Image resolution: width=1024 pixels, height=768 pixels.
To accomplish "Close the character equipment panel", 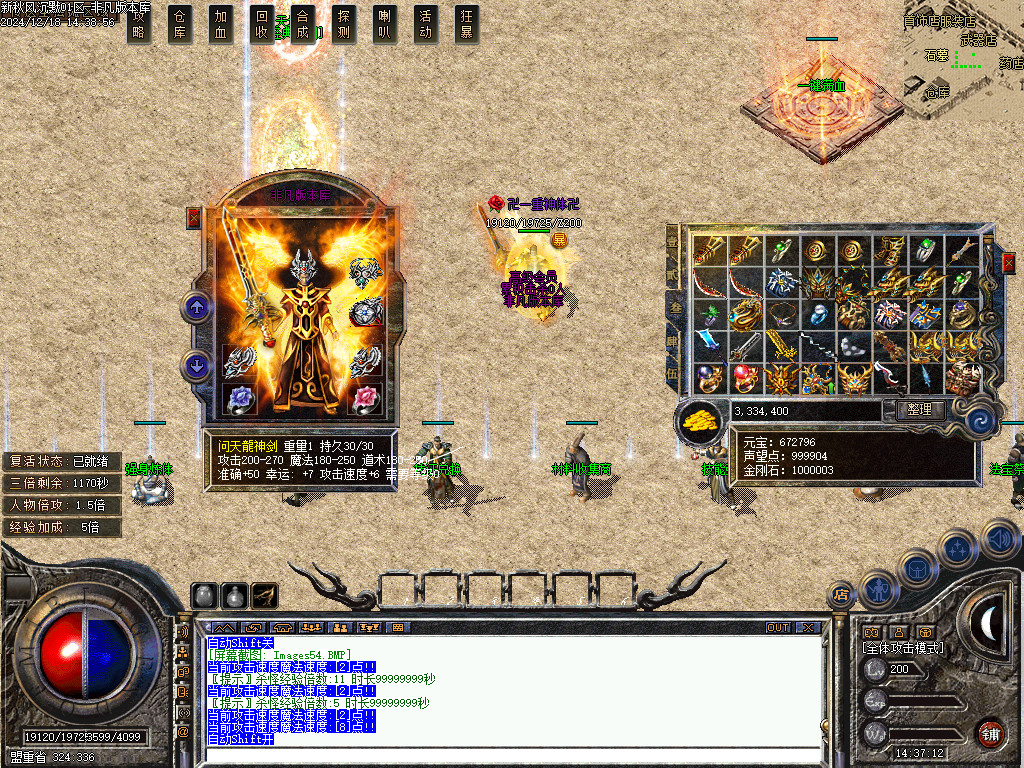I will tap(194, 218).
